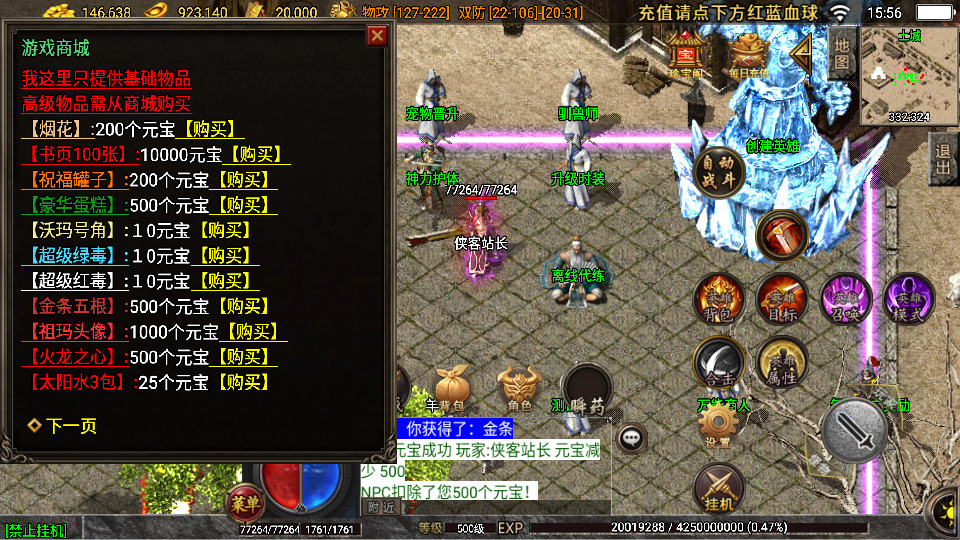Purchase the Fire Dragon Heart (火龙之心)
The width and height of the screenshot is (960, 540).
pos(241,357)
